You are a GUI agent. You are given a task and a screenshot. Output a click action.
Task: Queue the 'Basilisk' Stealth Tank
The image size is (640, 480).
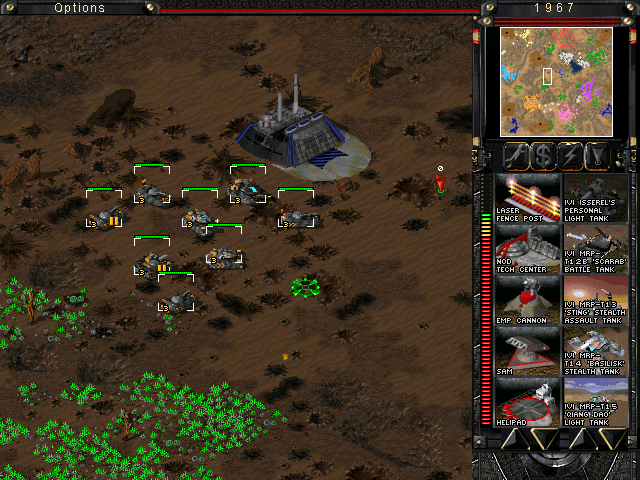point(596,351)
